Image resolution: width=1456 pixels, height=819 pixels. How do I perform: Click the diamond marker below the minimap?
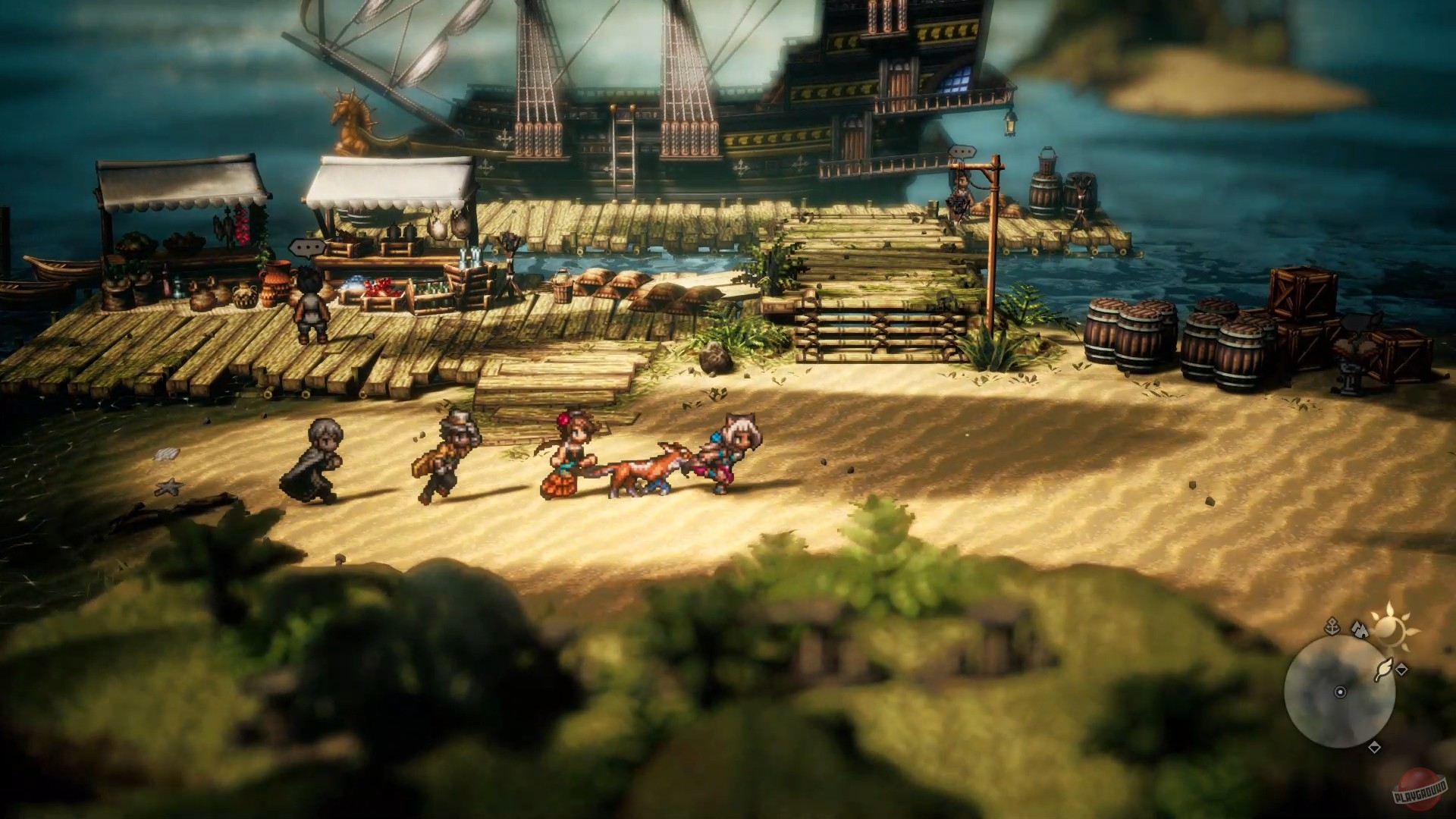pos(1374,747)
